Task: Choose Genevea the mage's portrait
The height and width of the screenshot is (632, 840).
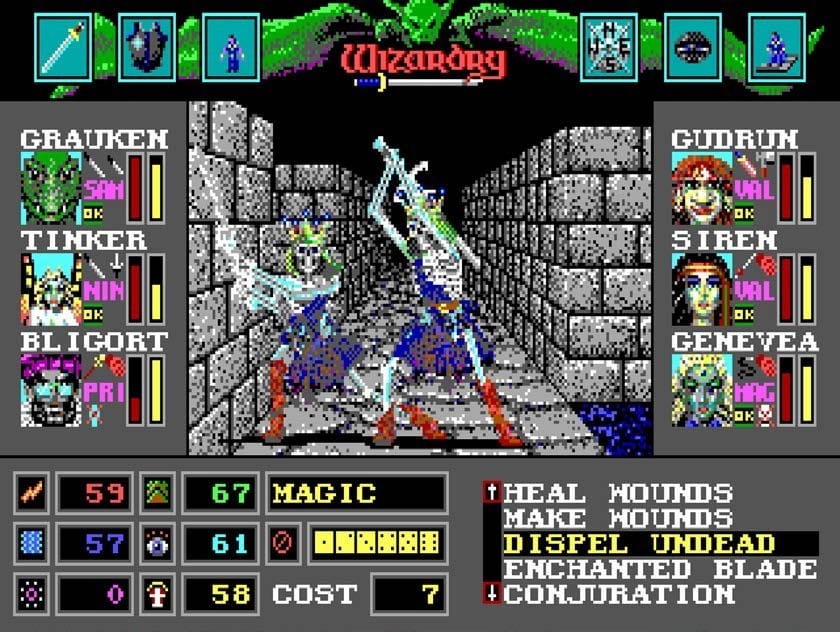Action: tap(702, 390)
